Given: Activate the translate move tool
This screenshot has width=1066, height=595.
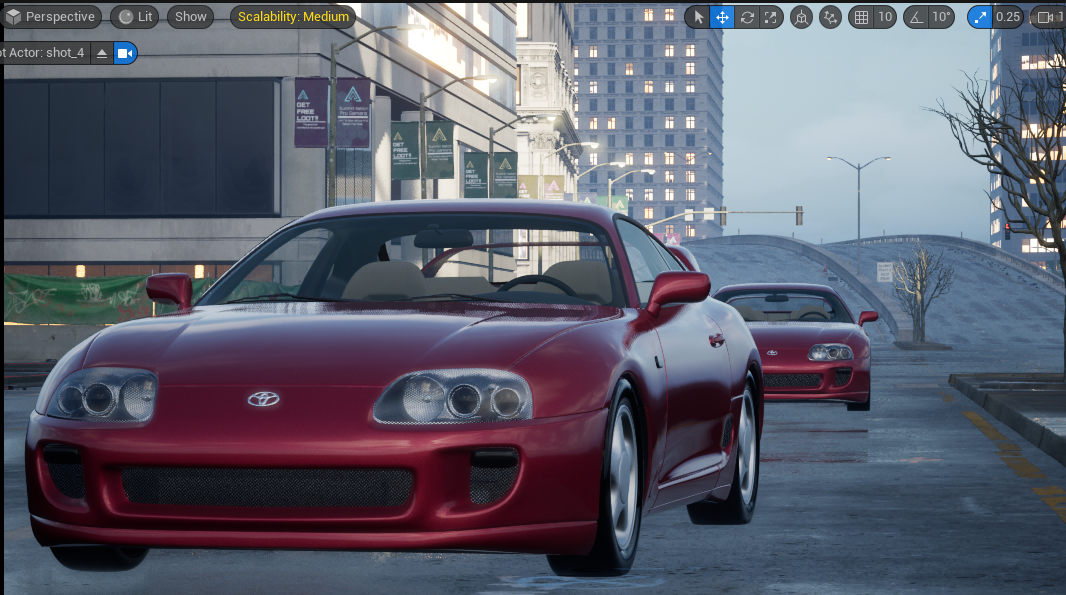Looking at the screenshot, I should [x=722, y=17].
